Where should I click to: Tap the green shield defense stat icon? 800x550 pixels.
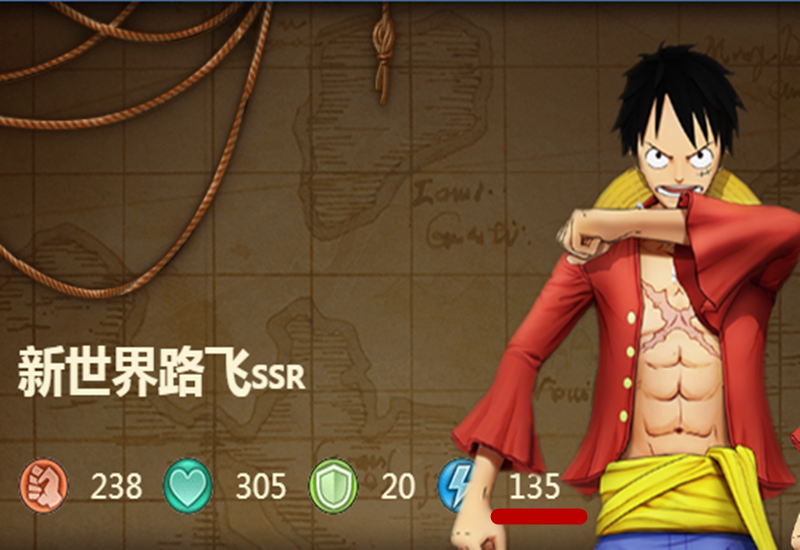click(x=333, y=485)
